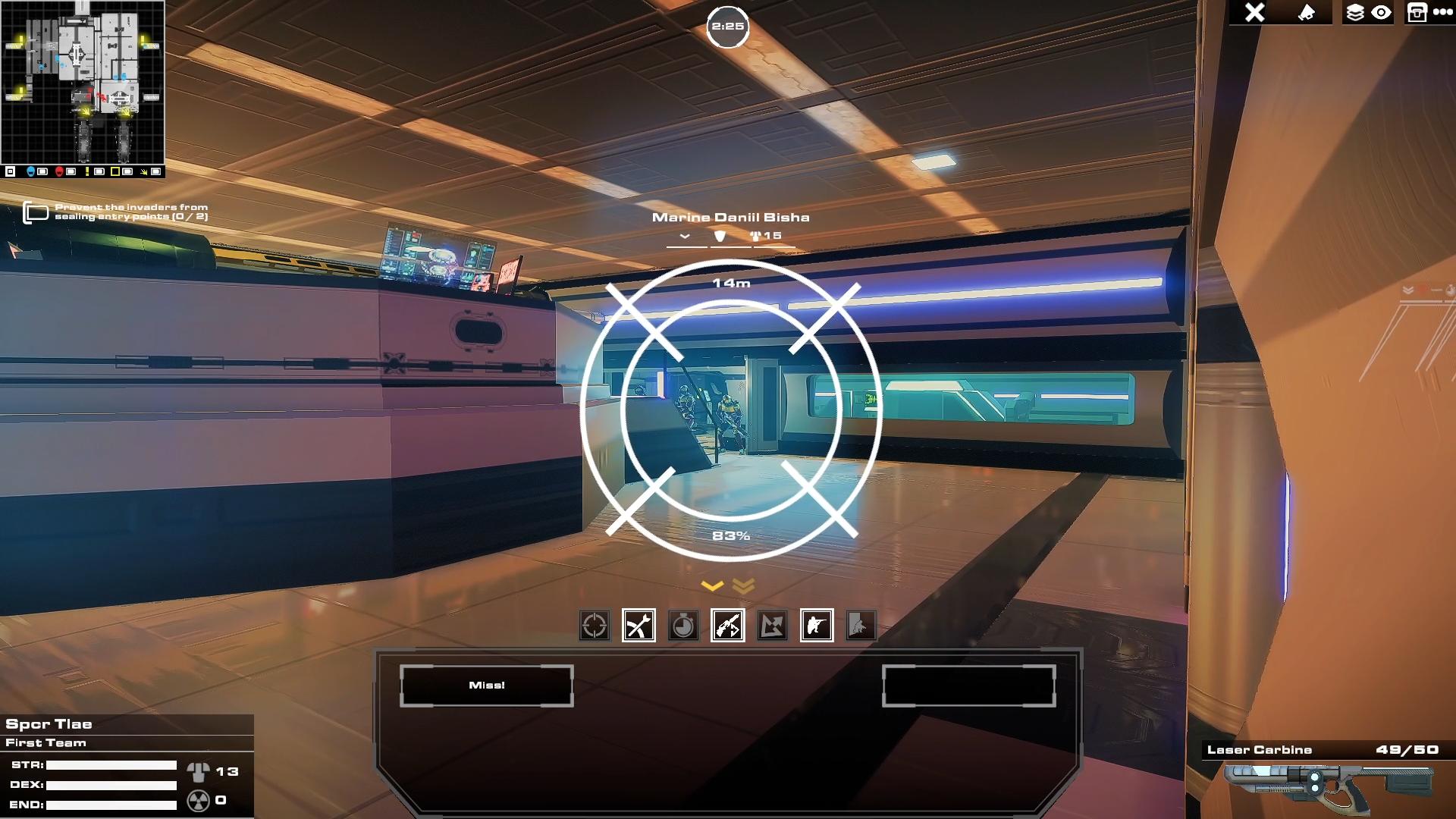Open the more options ellipsis menu

(x=1444, y=11)
